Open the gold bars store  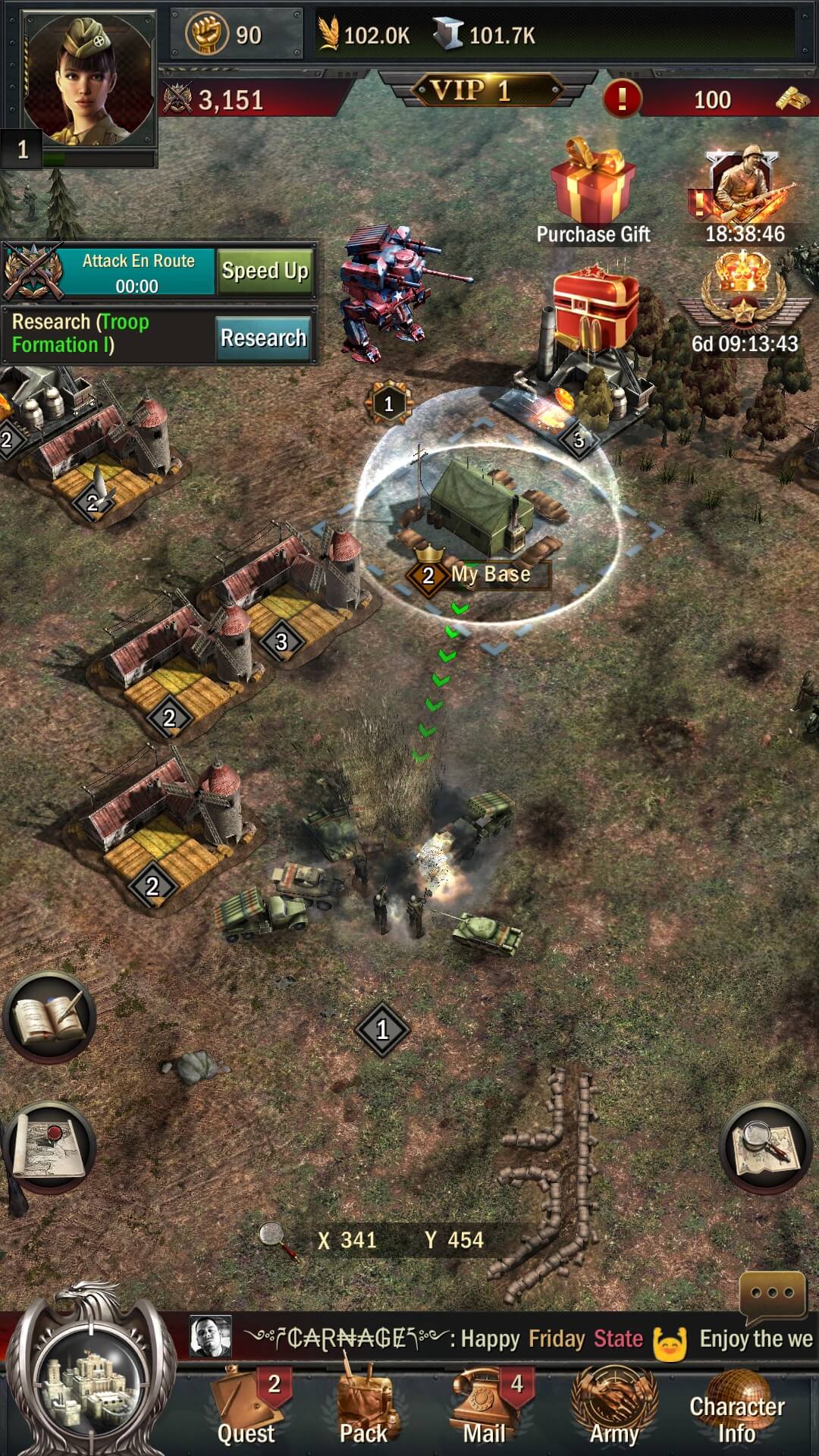pos(792,99)
